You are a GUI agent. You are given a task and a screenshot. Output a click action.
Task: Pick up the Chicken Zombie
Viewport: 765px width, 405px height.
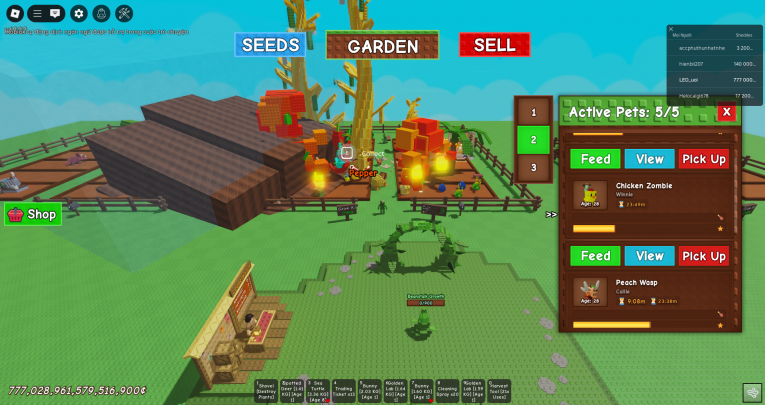[x=704, y=159]
